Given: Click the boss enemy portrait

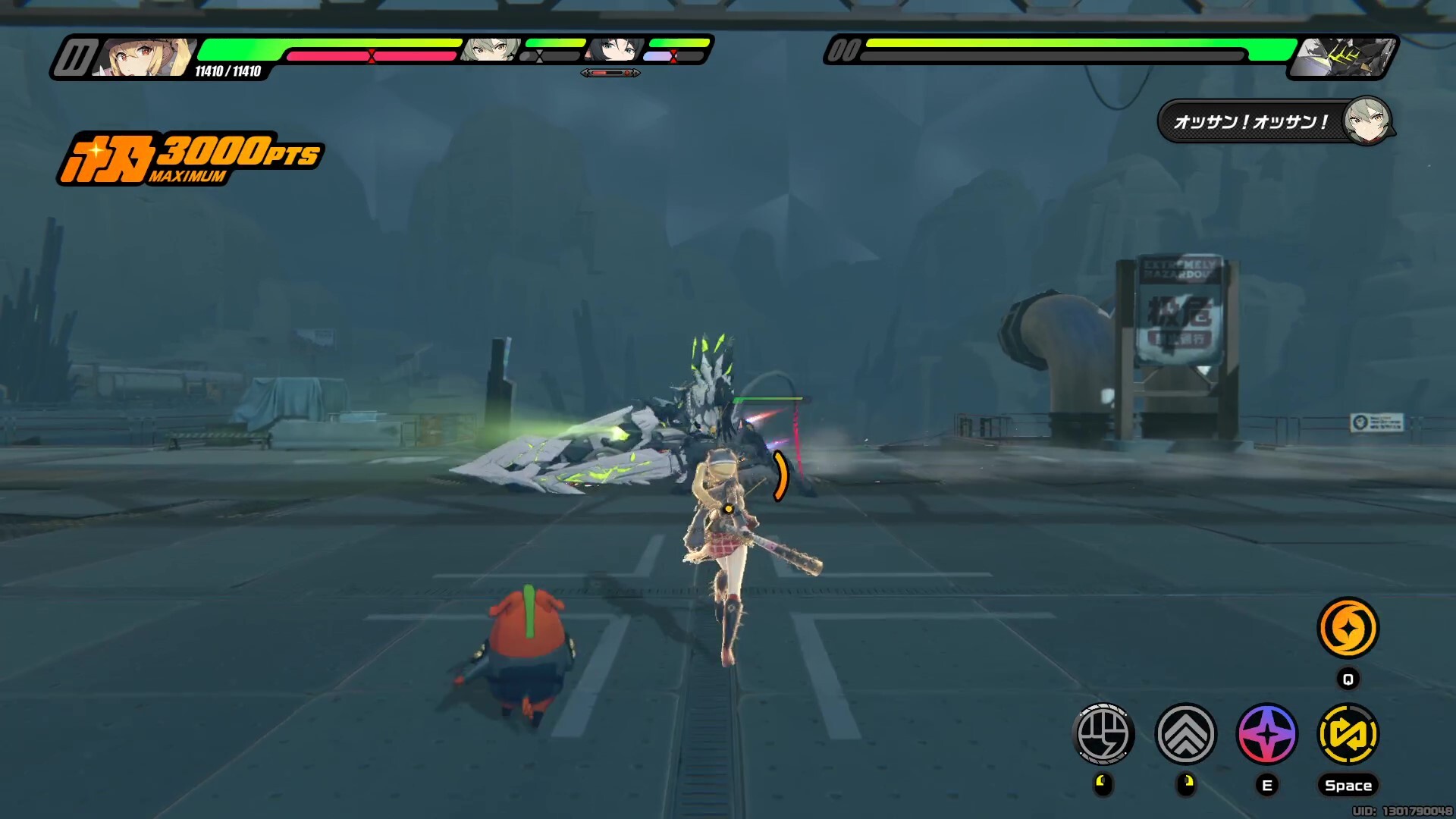Looking at the screenshot, I should [1341, 57].
